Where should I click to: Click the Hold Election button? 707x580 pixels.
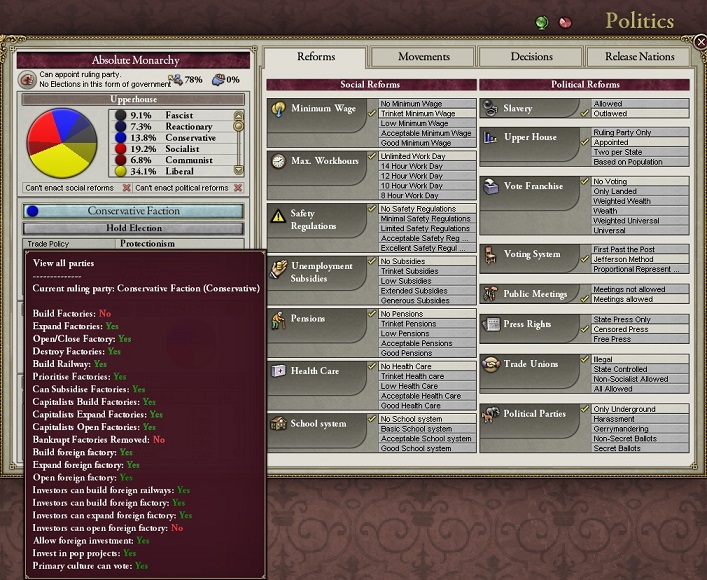point(133,228)
